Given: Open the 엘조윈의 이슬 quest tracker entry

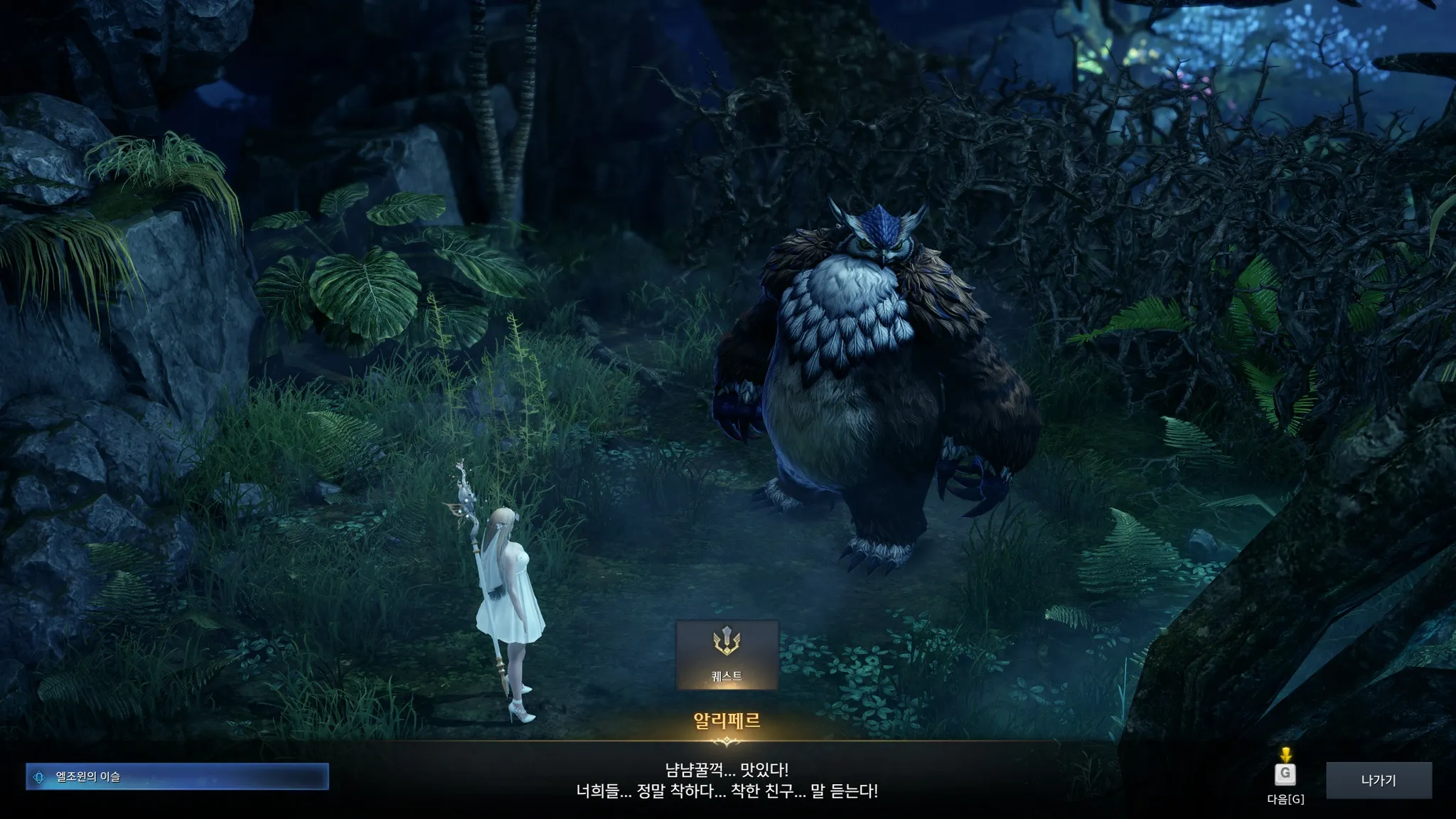Looking at the screenshot, I should point(177,777).
